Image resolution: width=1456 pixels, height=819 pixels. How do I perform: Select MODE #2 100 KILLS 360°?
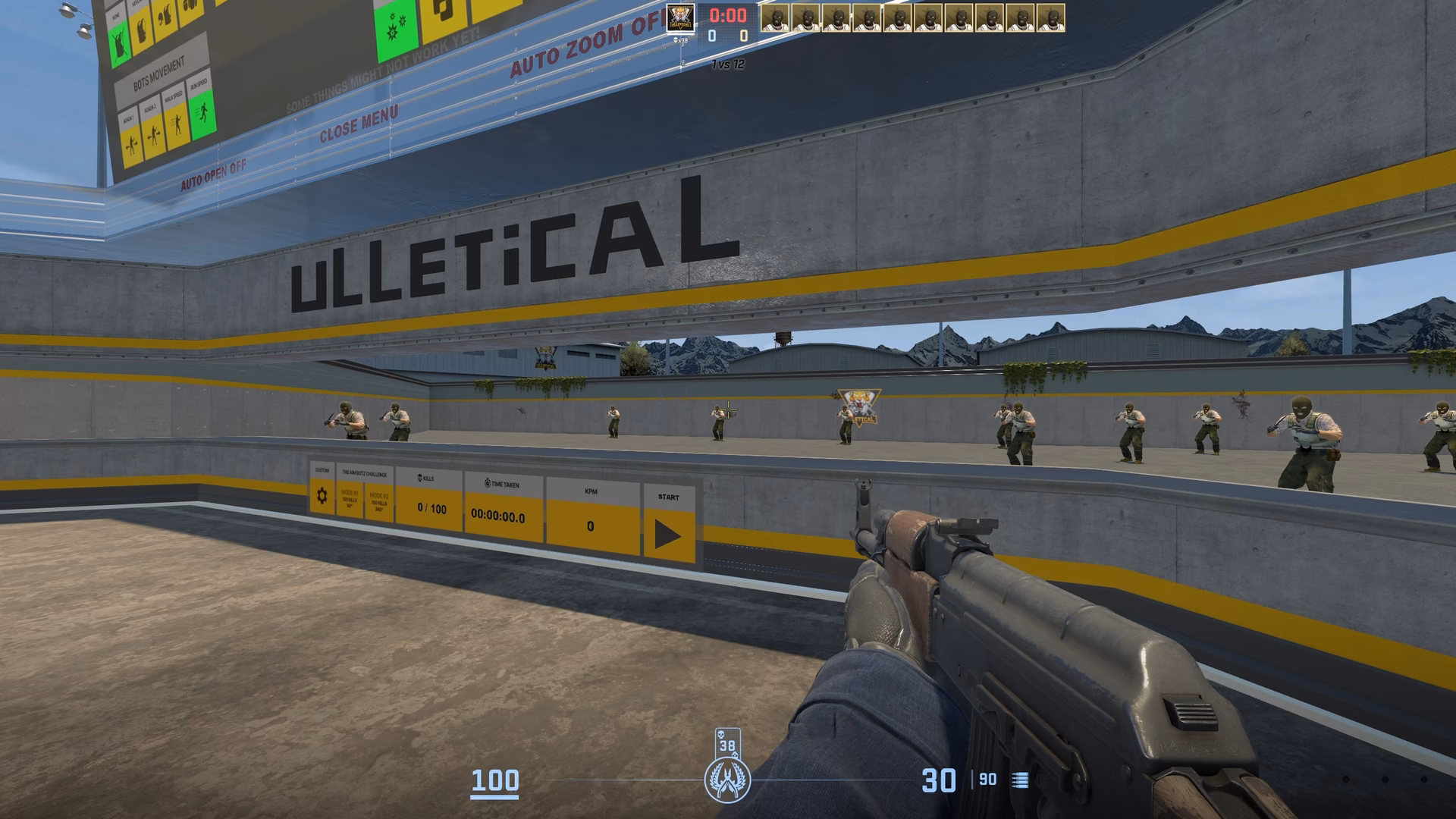(379, 501)
